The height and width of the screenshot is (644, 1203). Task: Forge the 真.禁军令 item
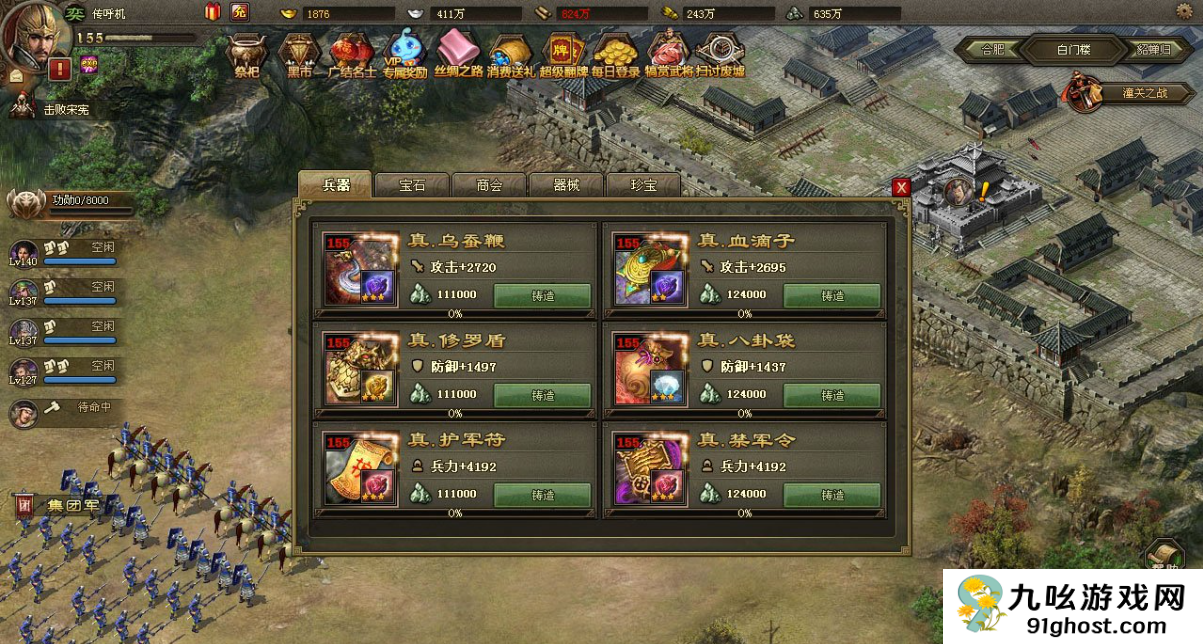click(x=832, y=495)
